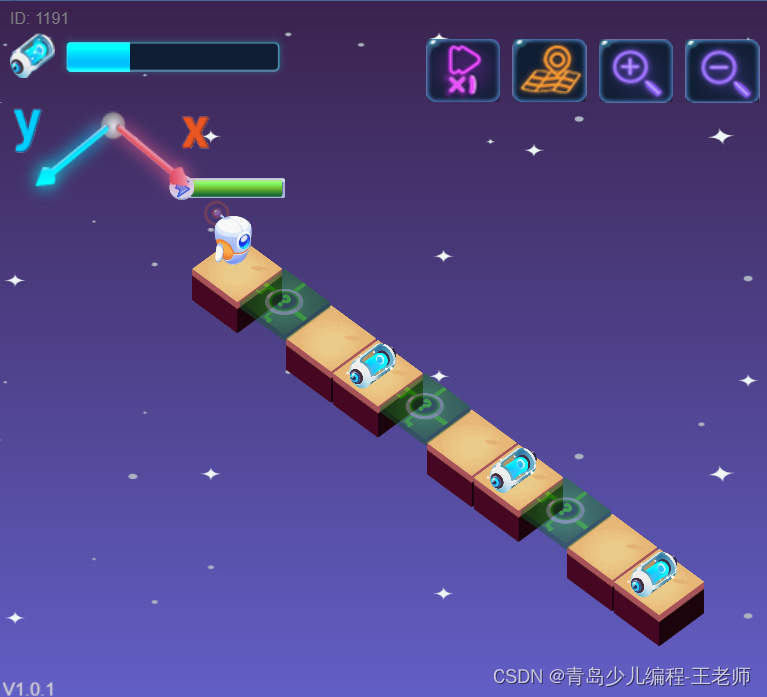Zoom out with the minus magnifier
767x697 pixels.
coord(722,70)
